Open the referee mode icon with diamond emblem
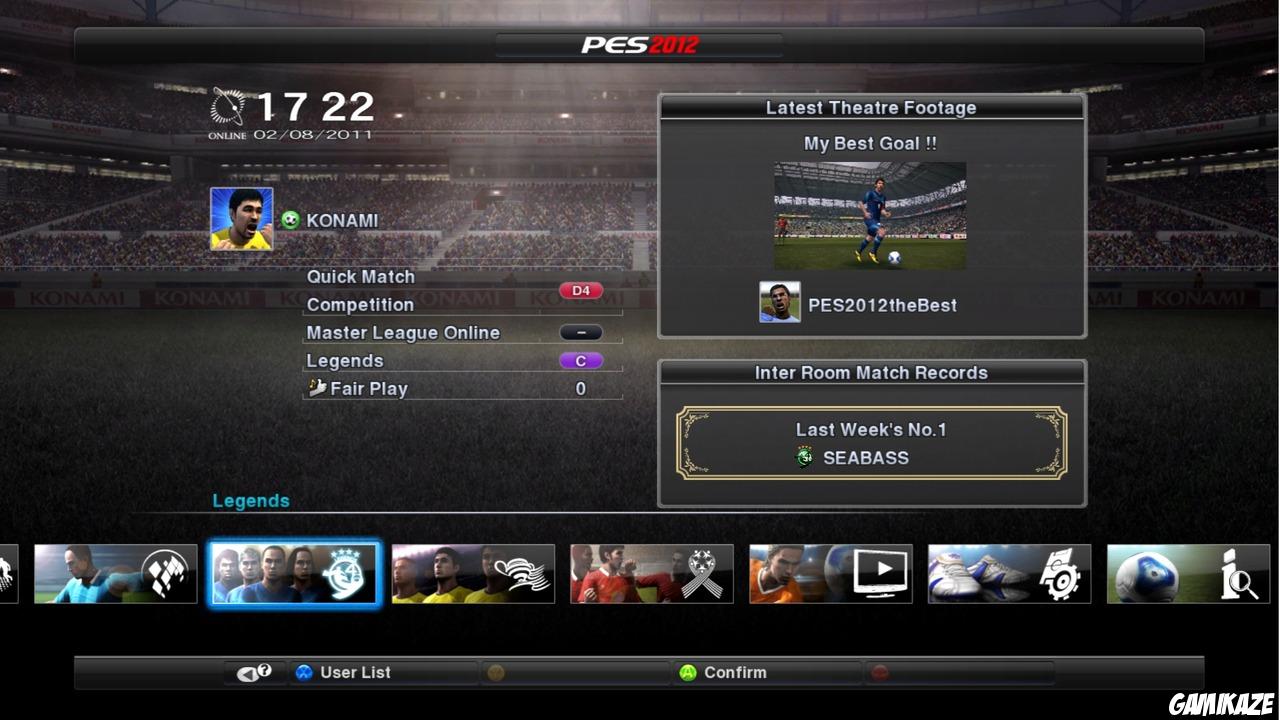The width and height of the screenshot is (1280, 720). pyautogui.click(x=115, y=573)
